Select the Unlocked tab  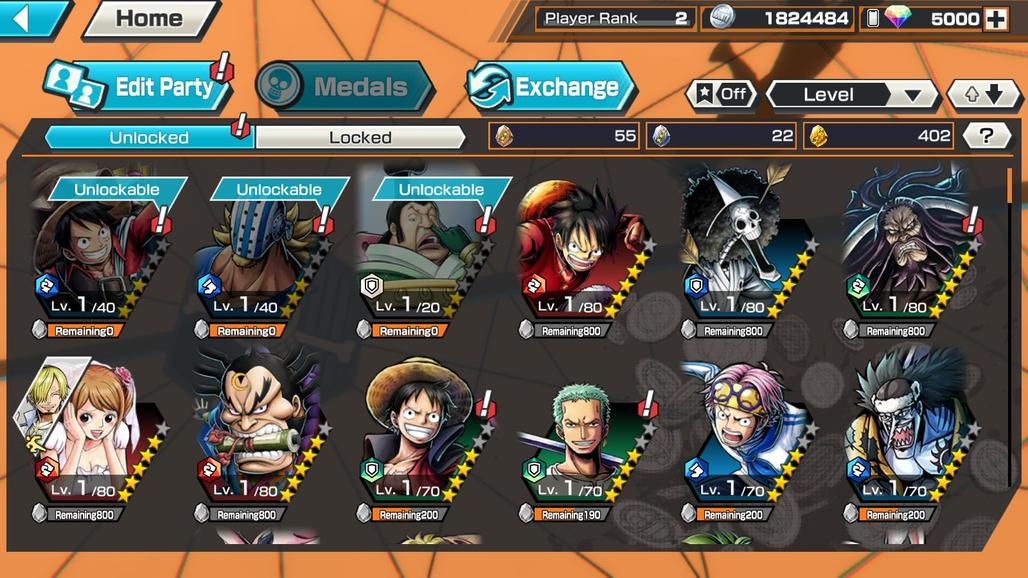tap(148, 137)
